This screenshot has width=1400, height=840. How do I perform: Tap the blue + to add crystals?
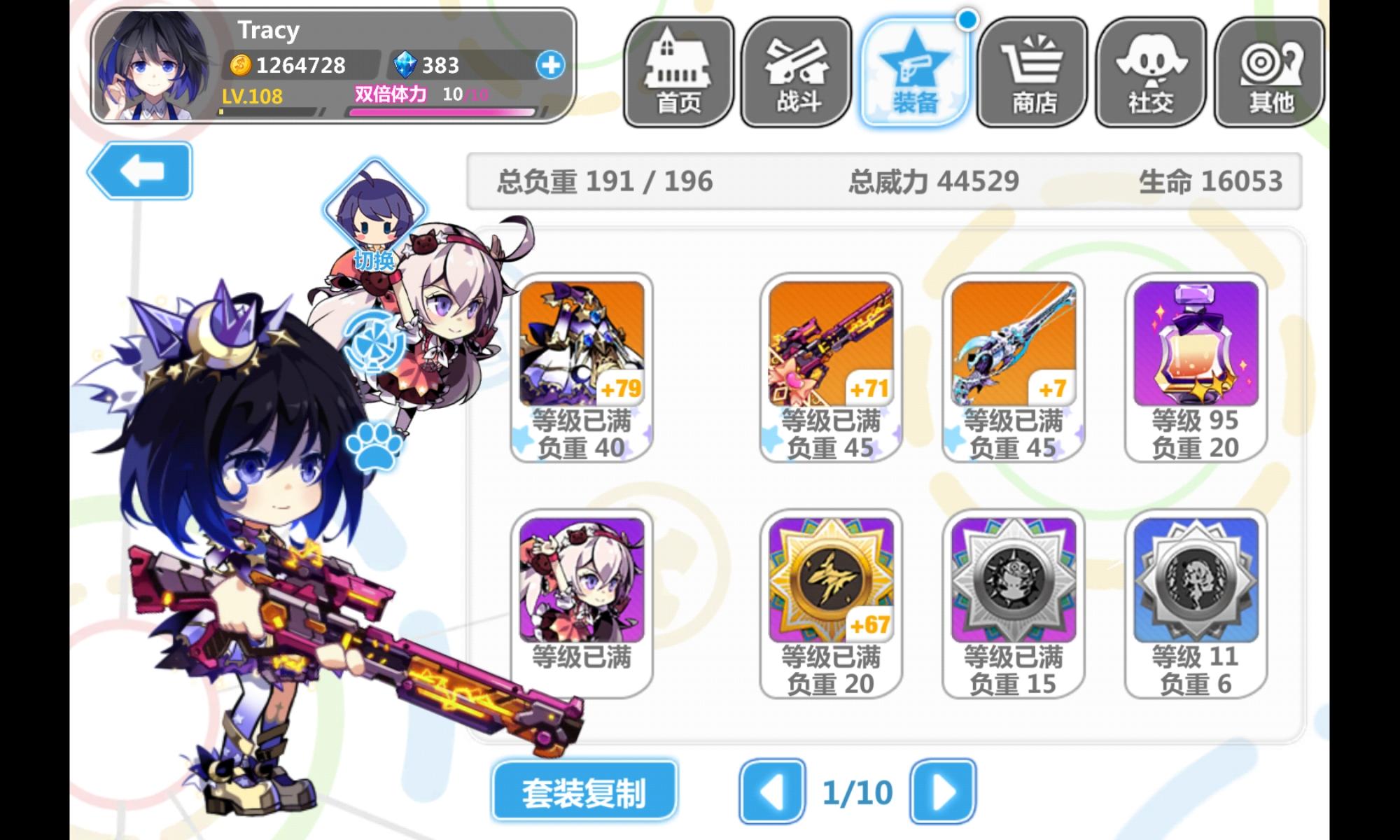click(x=552, y=66)
